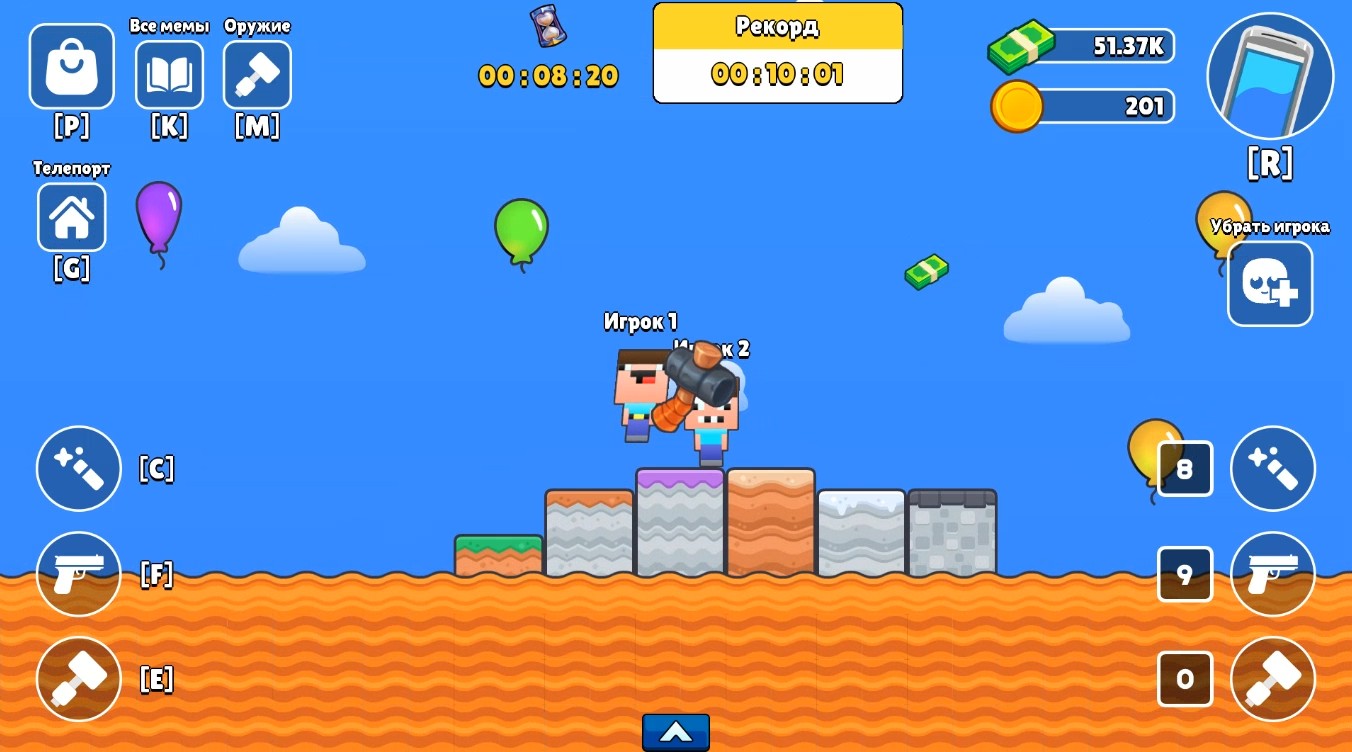This screenshot has height=752, width=1352.
Task: Open the "Оружие" weapons icon [M]
Action: tap(257, 75)
